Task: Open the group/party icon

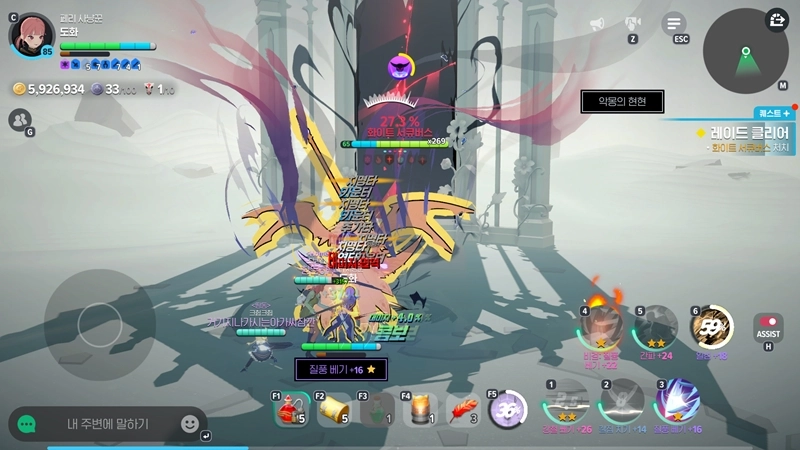Action: [19, 120]
